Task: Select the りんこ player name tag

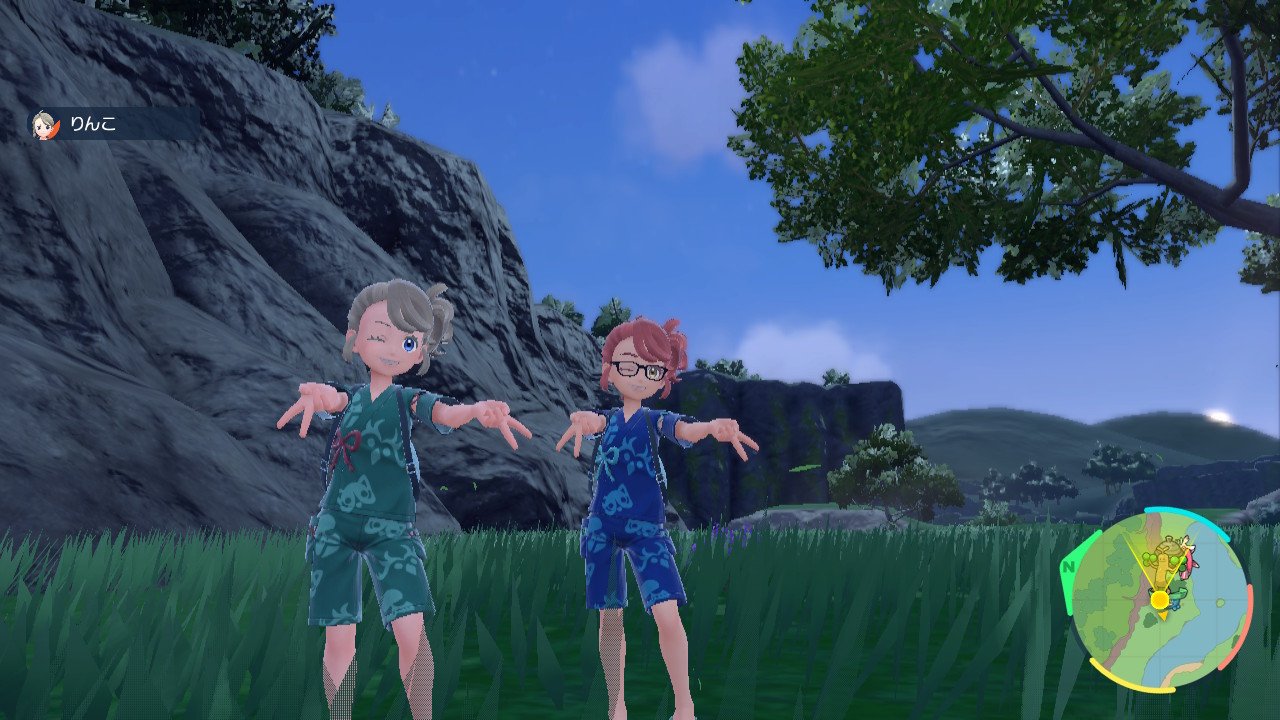Action: point(112,124)
